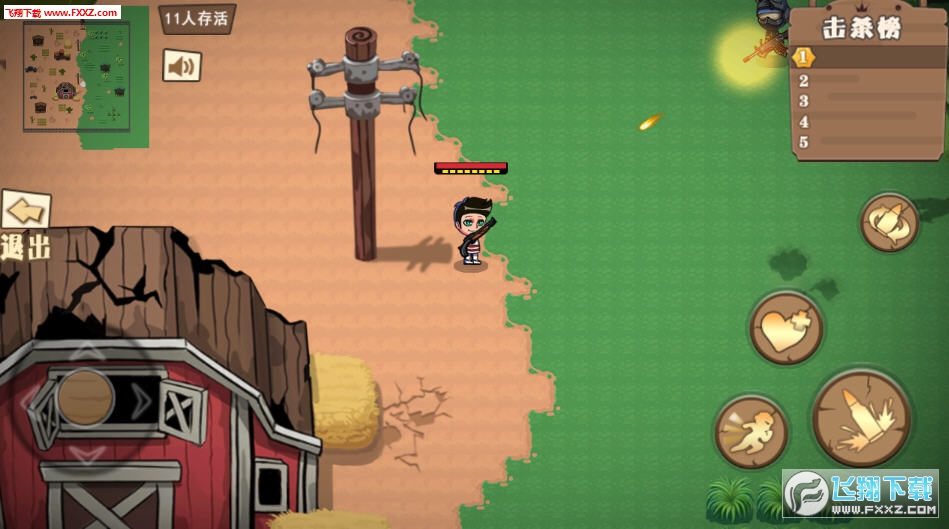Activate the running sprint button
Screen dimensions: 949x529
click(x=751, y=432)
